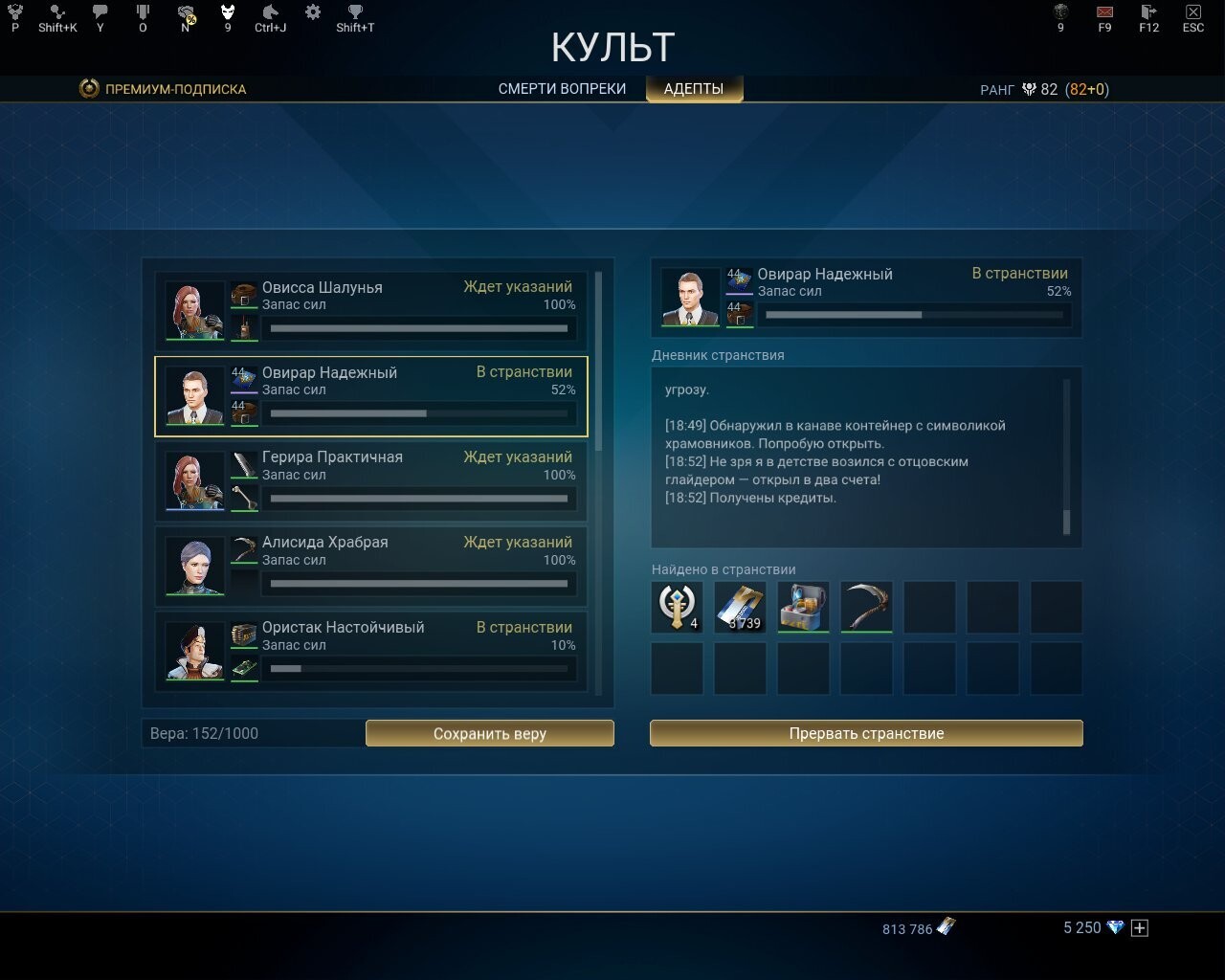The height and width of the screenshot is (980, 1225).
Task: Open chat using the Y speech bubble icon
Action: point(100,14)
